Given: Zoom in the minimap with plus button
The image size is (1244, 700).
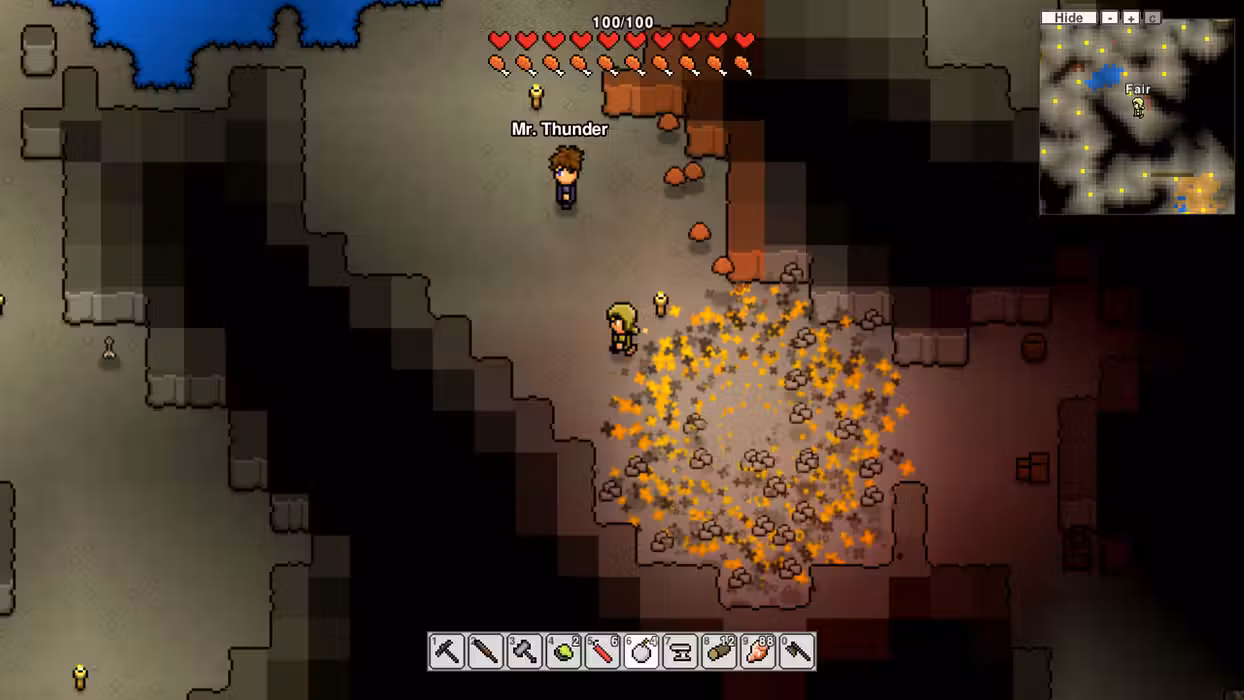Looking at the screenshot, I should click(x=1131, y=18).
